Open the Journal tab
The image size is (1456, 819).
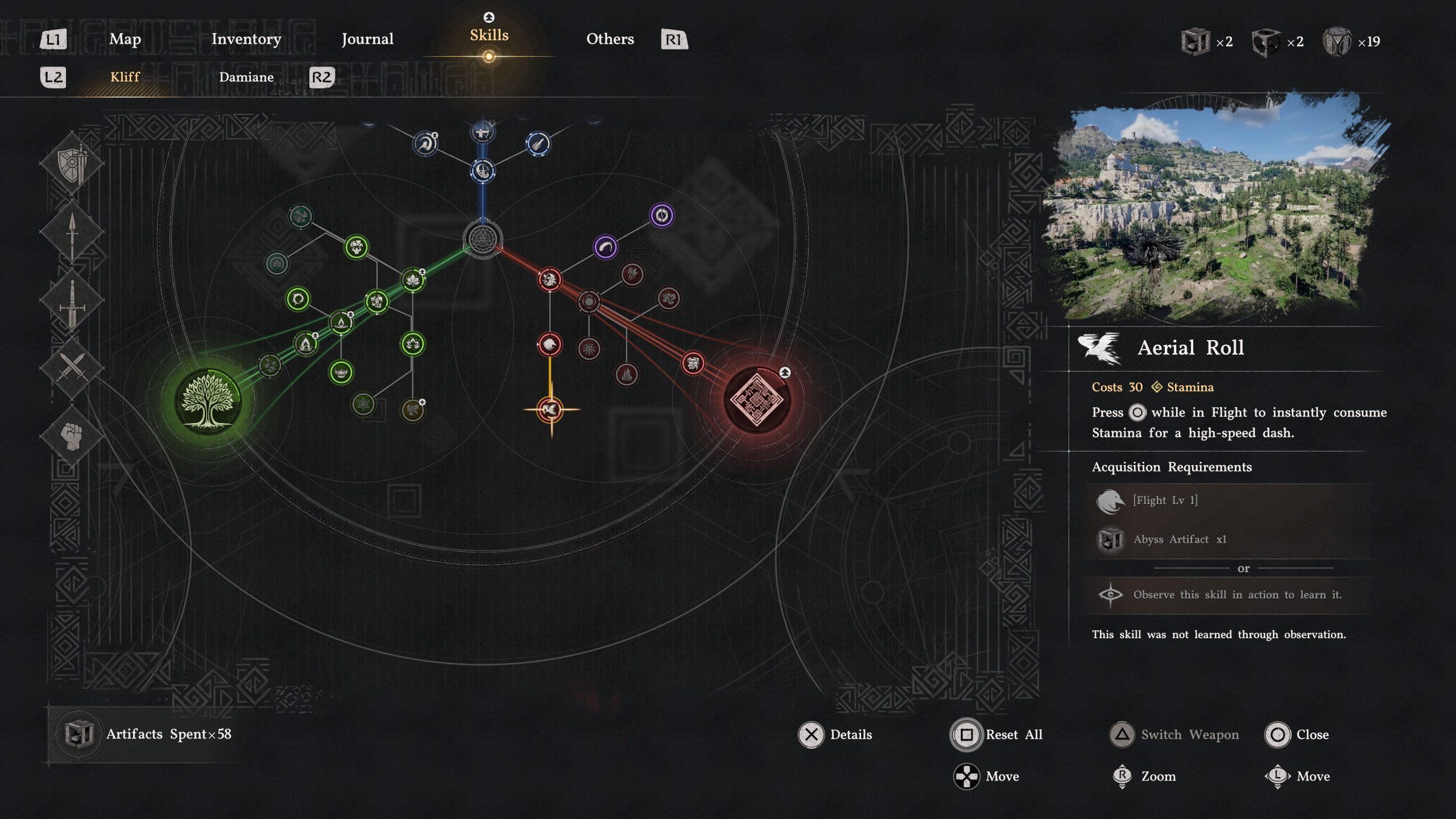[x=367, y=39]
